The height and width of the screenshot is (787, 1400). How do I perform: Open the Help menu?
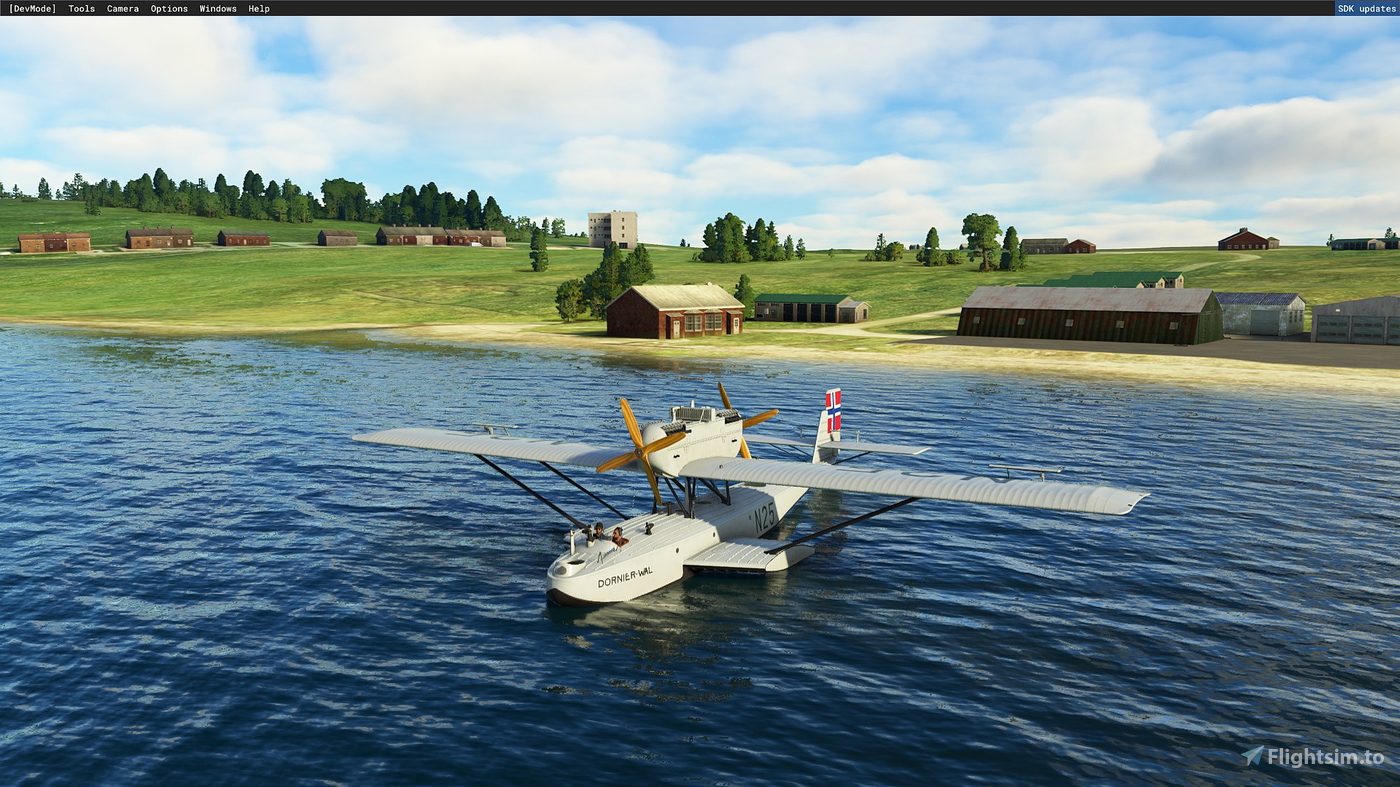coord(258,8)
